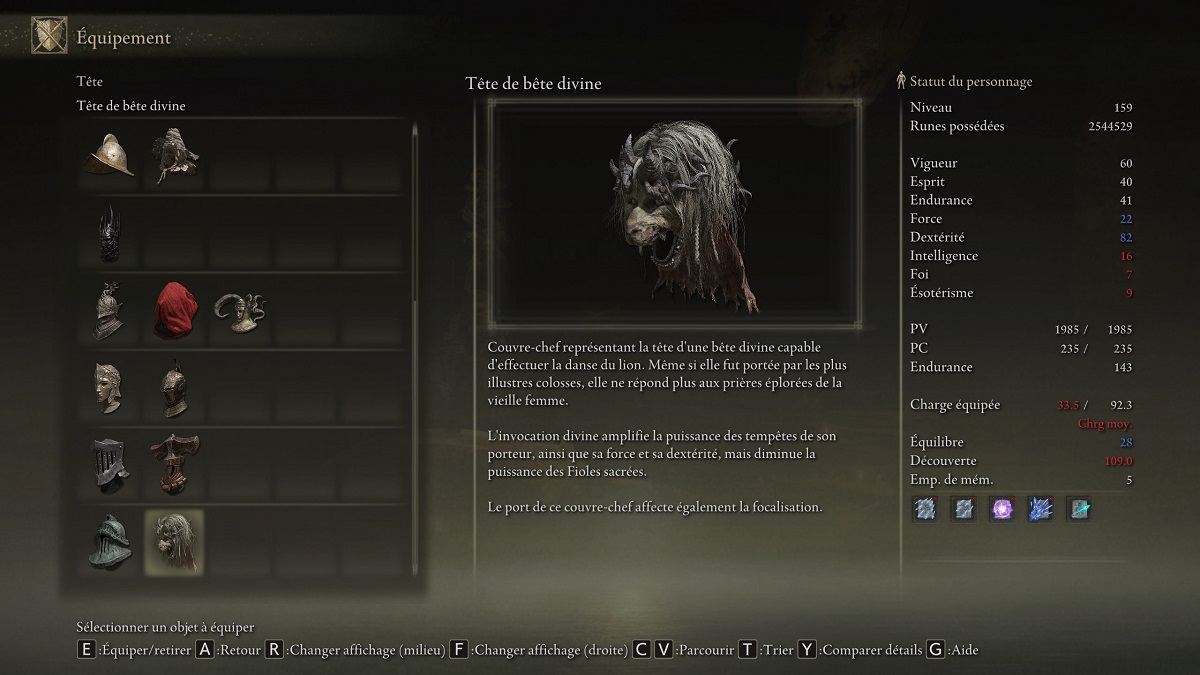1200x675 pixels.
Task: Choose the rust-red ornate headpiece
Action: click(x=175, y=464)
